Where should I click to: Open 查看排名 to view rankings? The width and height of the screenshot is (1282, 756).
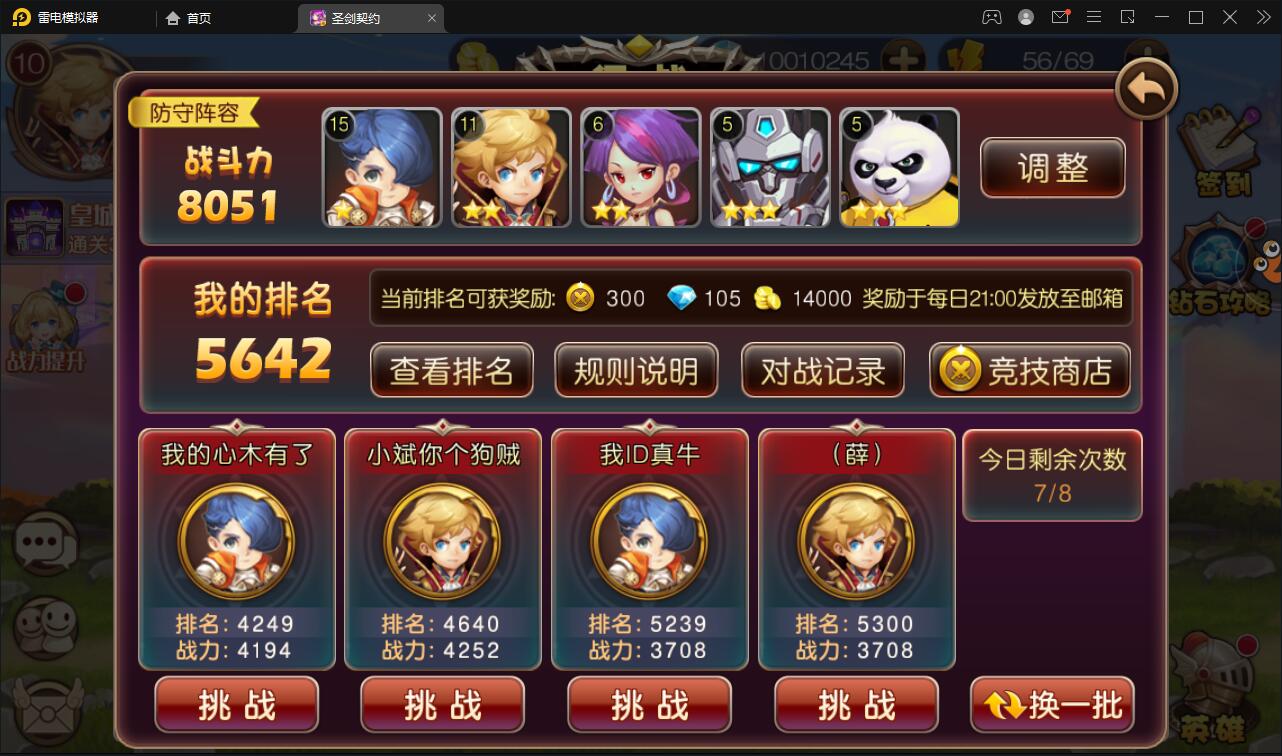[451, 369]
